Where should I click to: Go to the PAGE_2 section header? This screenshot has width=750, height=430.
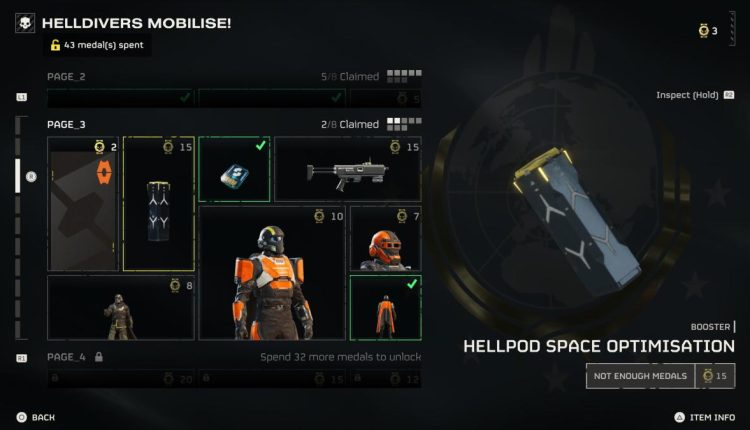click(x=67, y=76)
